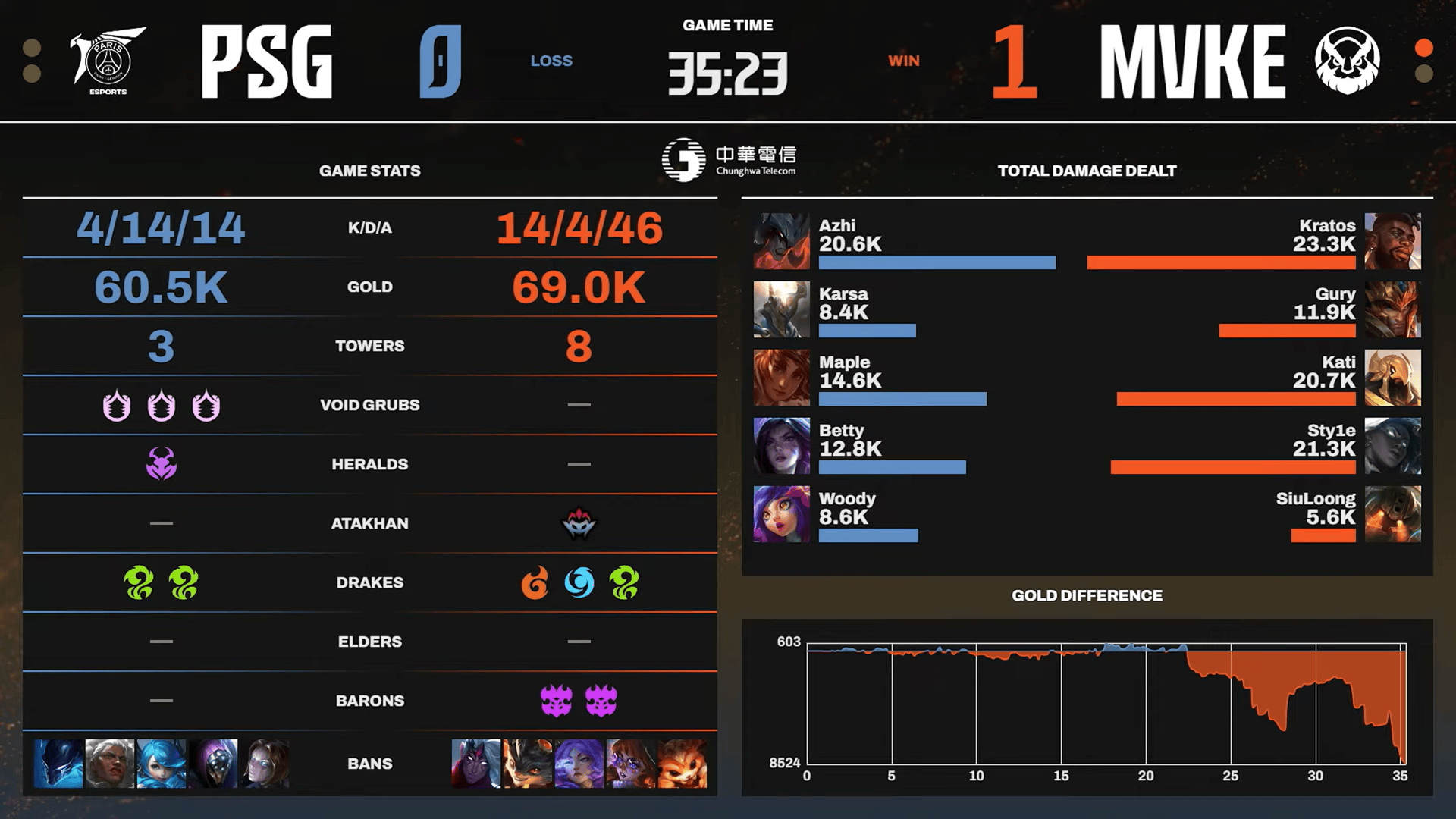The width and height of the screenshot is (1456, 819).
Task: Choose Gury's champion portrait
Action: (x=1392, y=309)
